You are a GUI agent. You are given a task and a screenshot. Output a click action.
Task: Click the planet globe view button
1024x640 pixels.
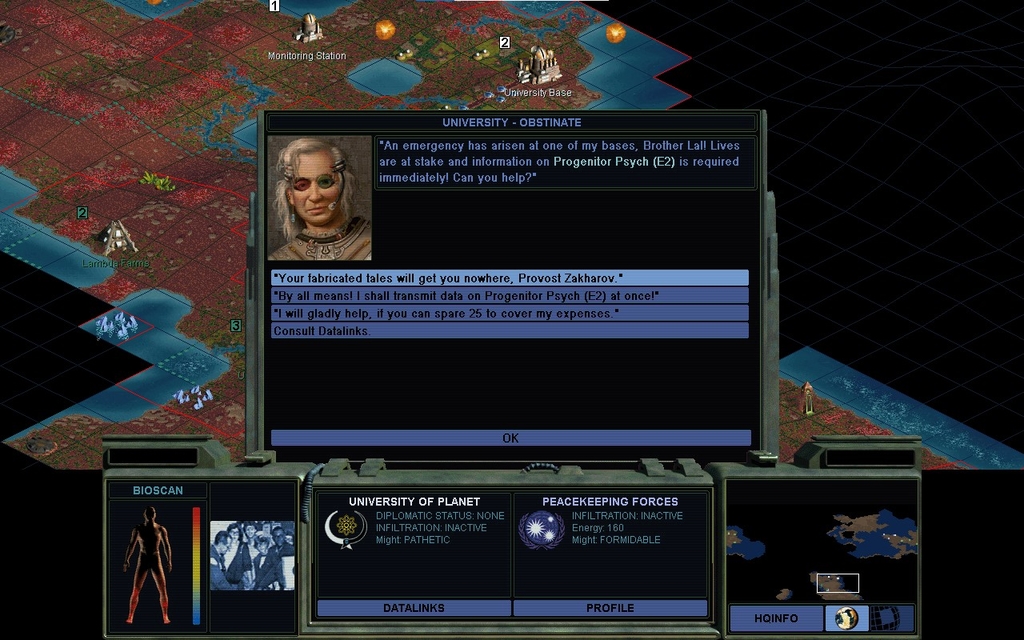point(845,618)
